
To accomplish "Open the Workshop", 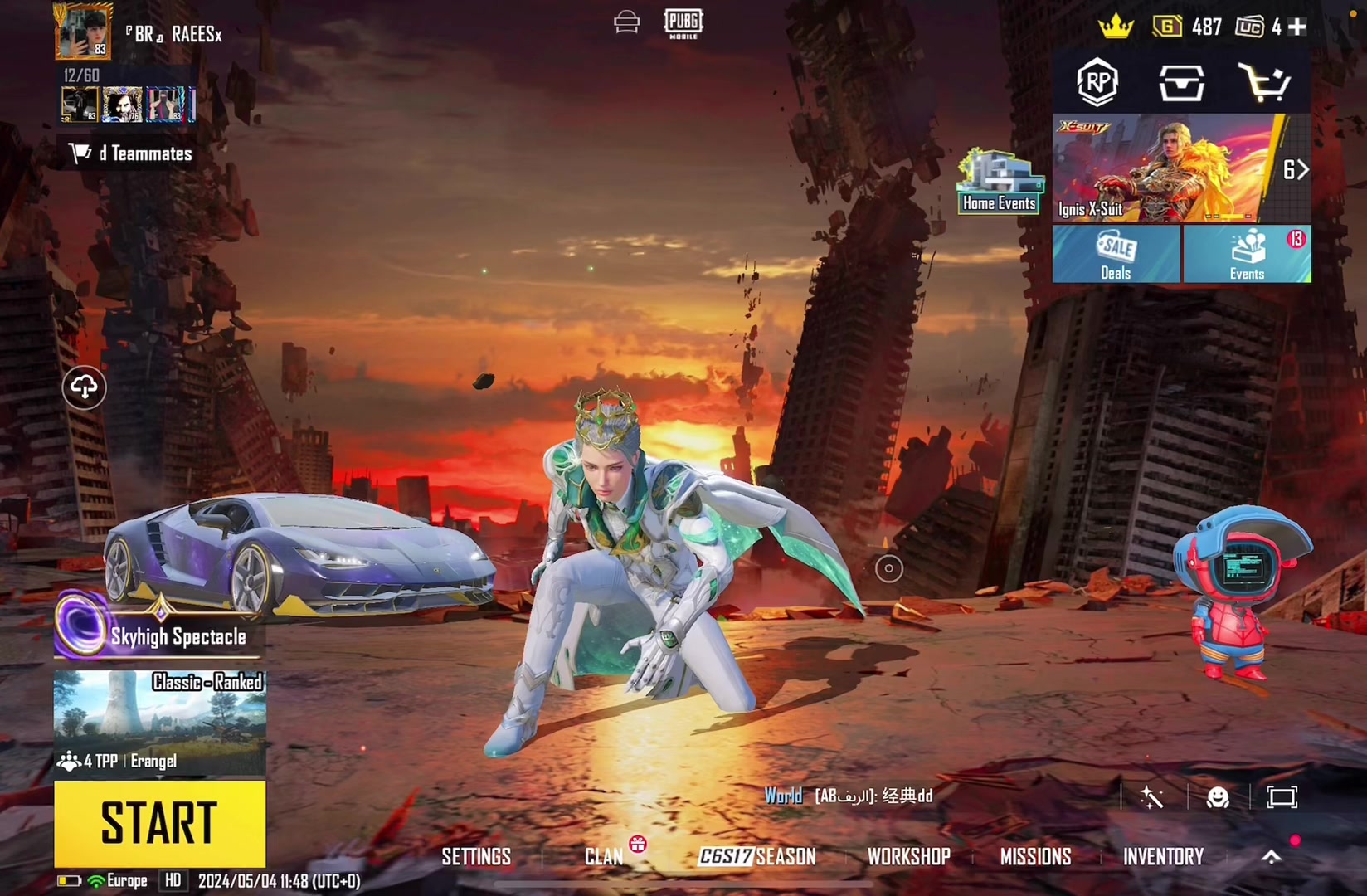I will click(908, 856).
